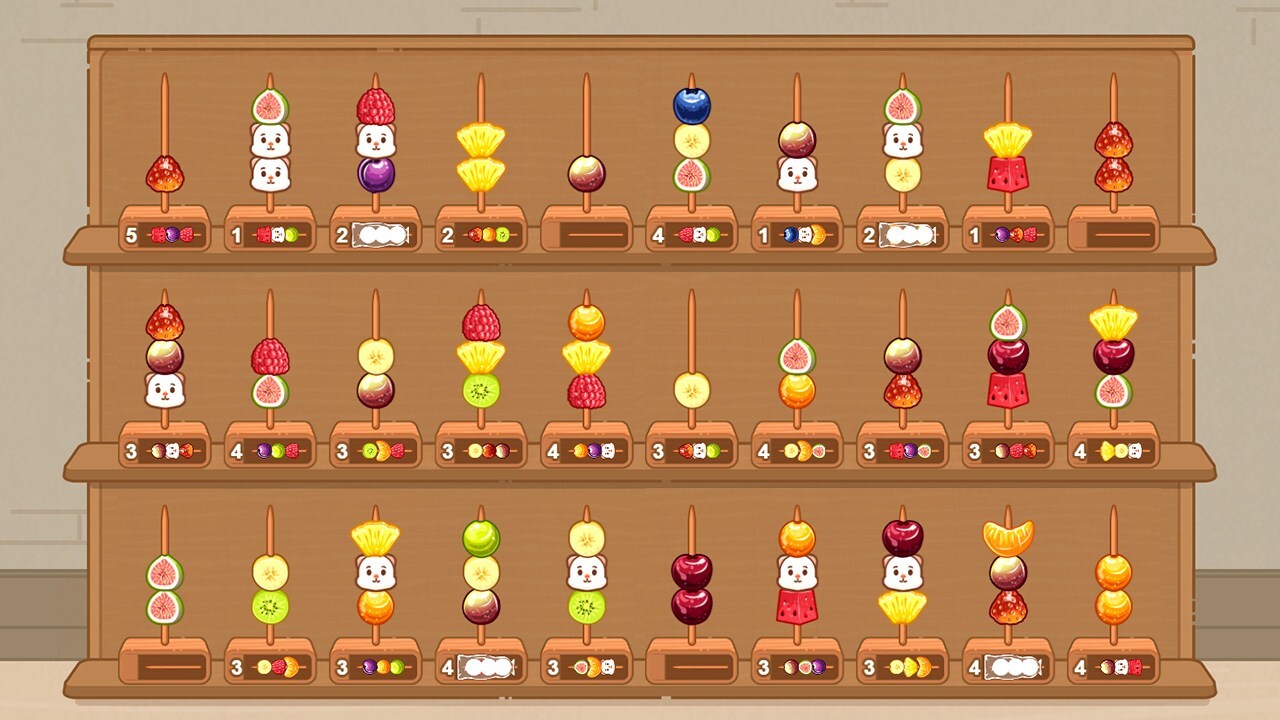
Task: Select the skewer holding only a banana slice
Action: click(691, 388)
